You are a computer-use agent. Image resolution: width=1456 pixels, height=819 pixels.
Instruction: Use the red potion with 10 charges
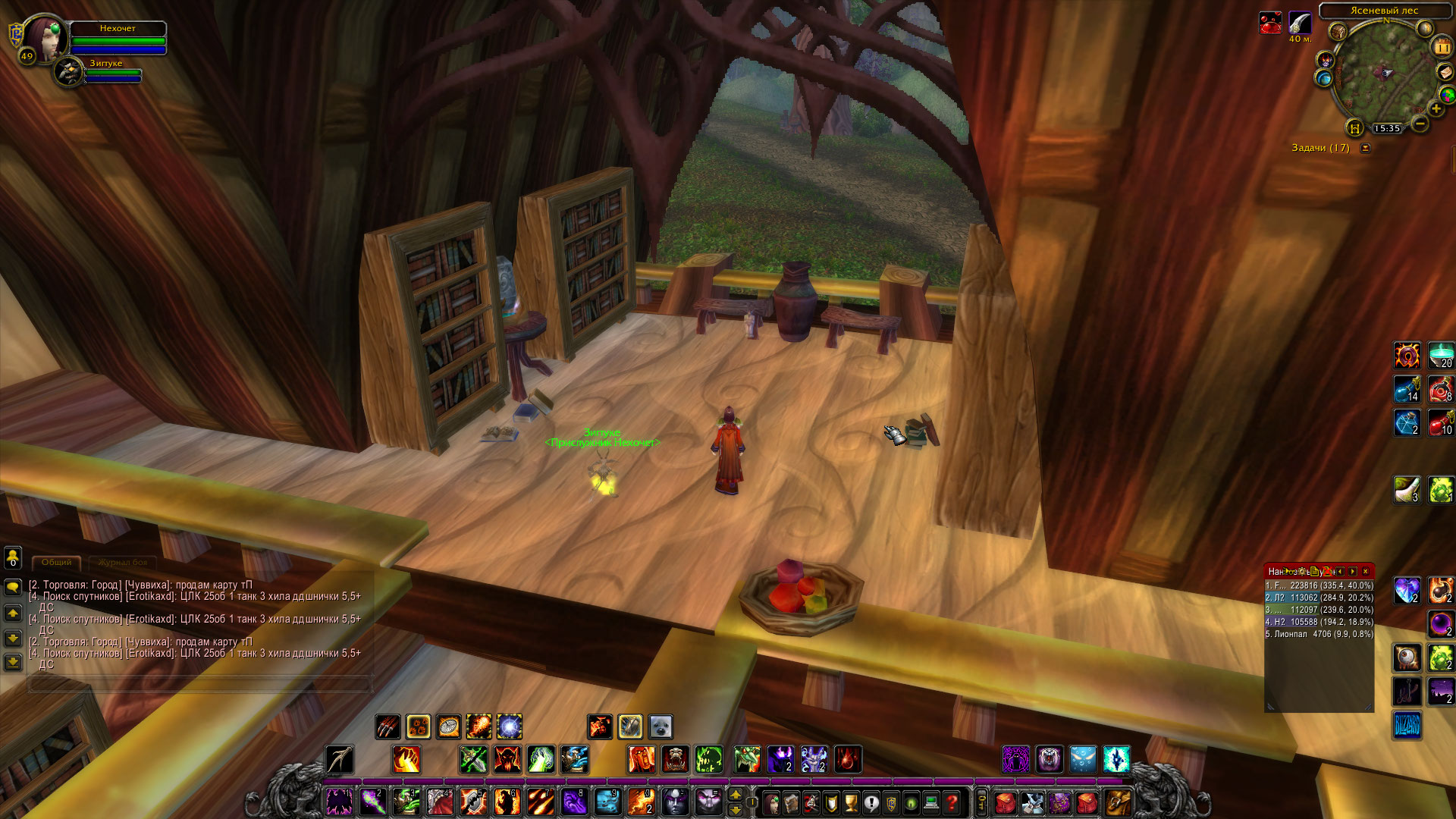pos(1440,423)
